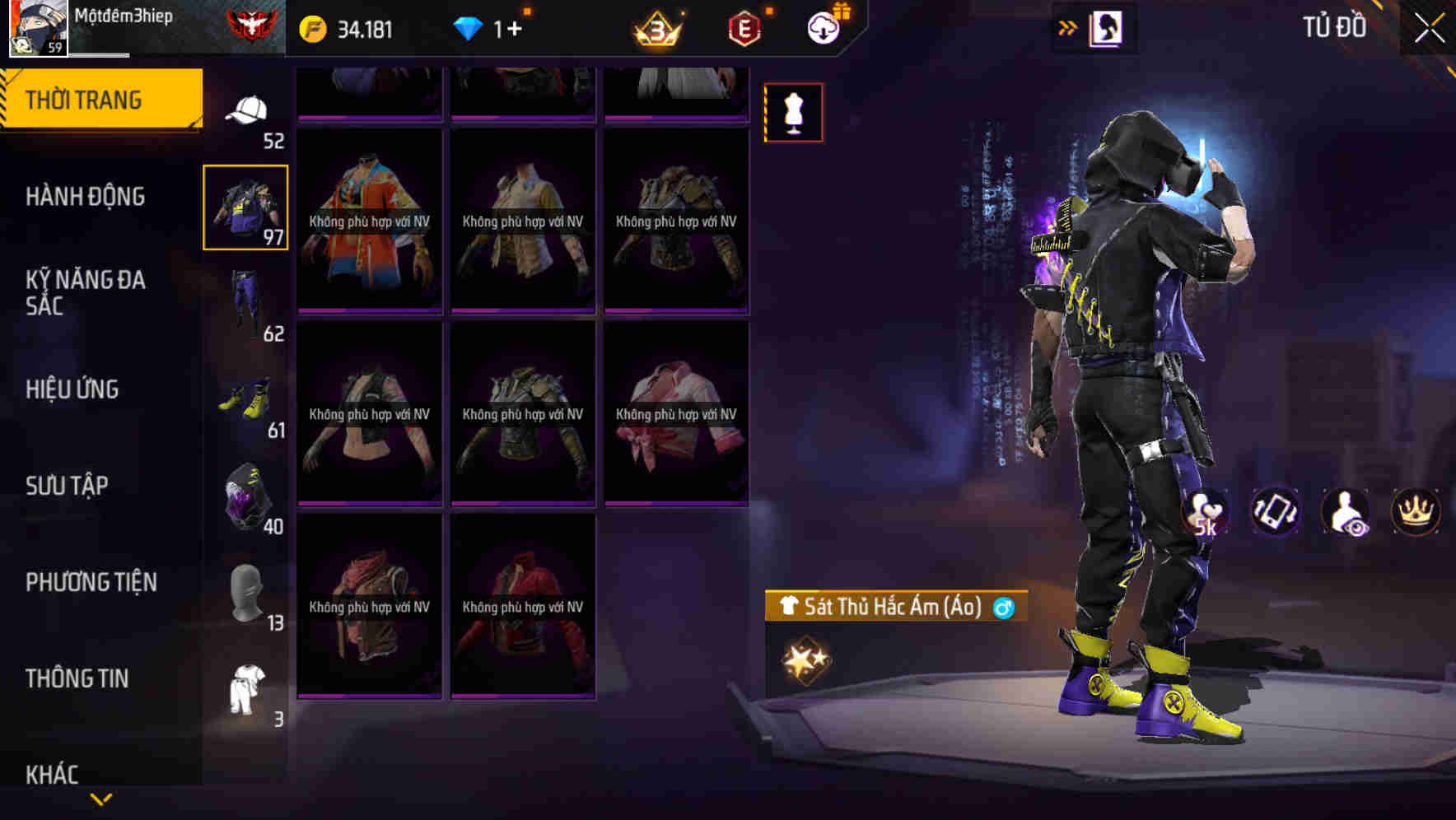Select the equipped jacket thumbnail marked 97
The height and width of the screenshot is (820, 1456).
[245, 208]
